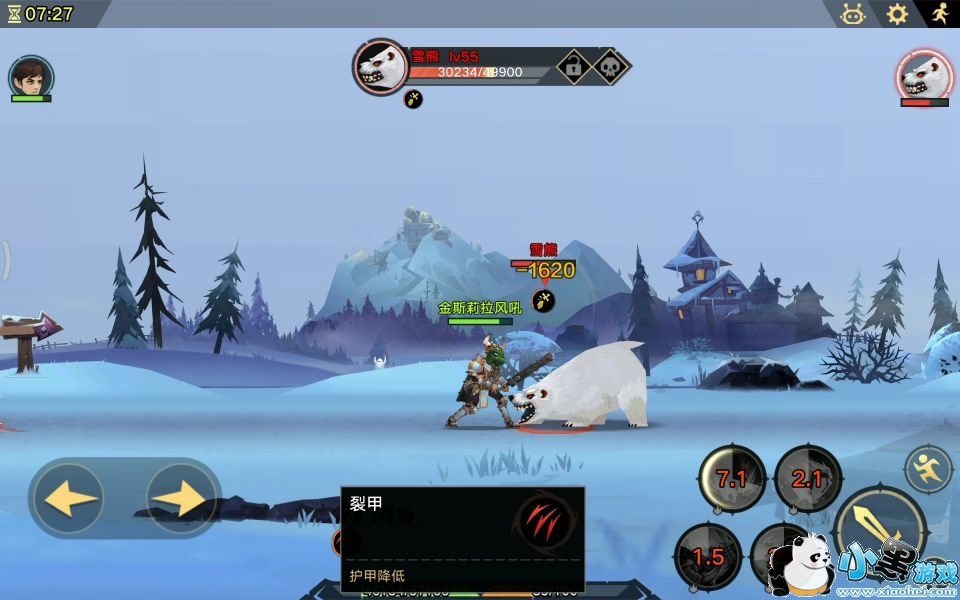960x600 pixels.
Task: Use the skill with 1.5 cooldown
Action: 708,557
